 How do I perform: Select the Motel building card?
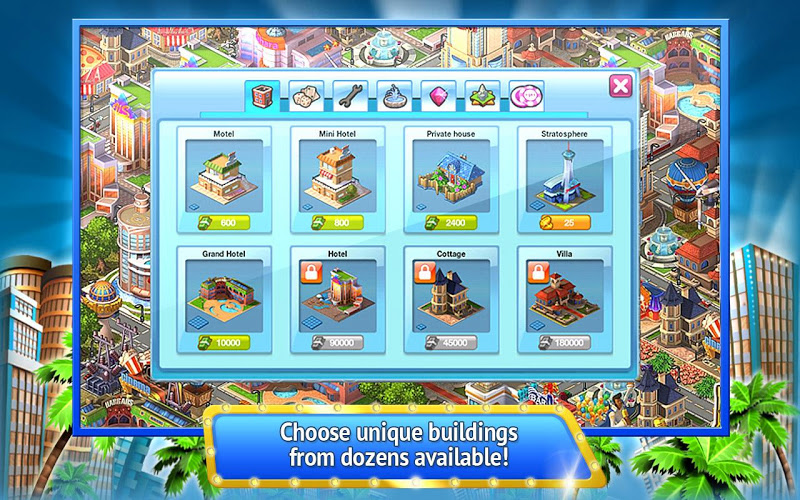[x=224, y=176]
